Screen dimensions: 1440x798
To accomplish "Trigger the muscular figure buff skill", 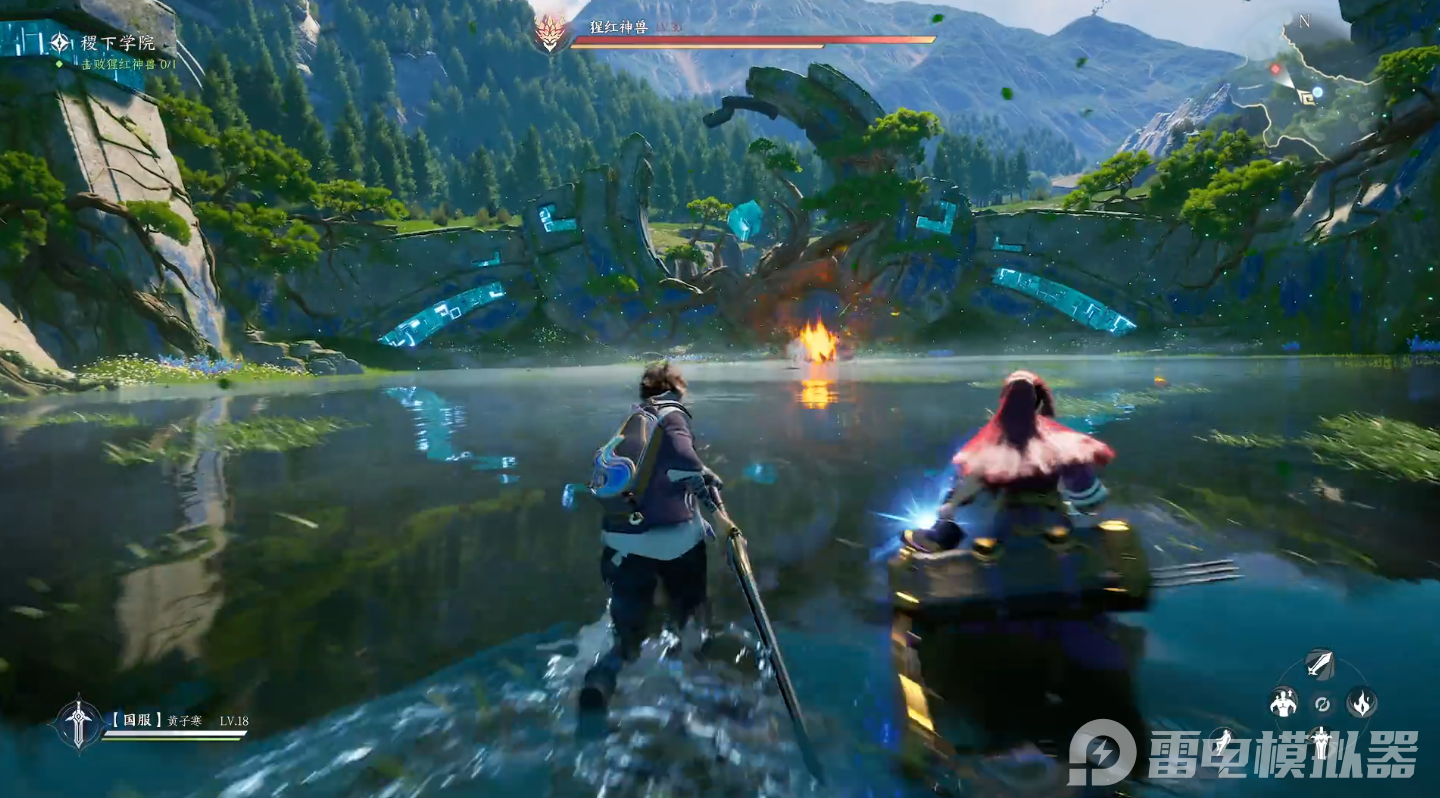I will 1283,703.
